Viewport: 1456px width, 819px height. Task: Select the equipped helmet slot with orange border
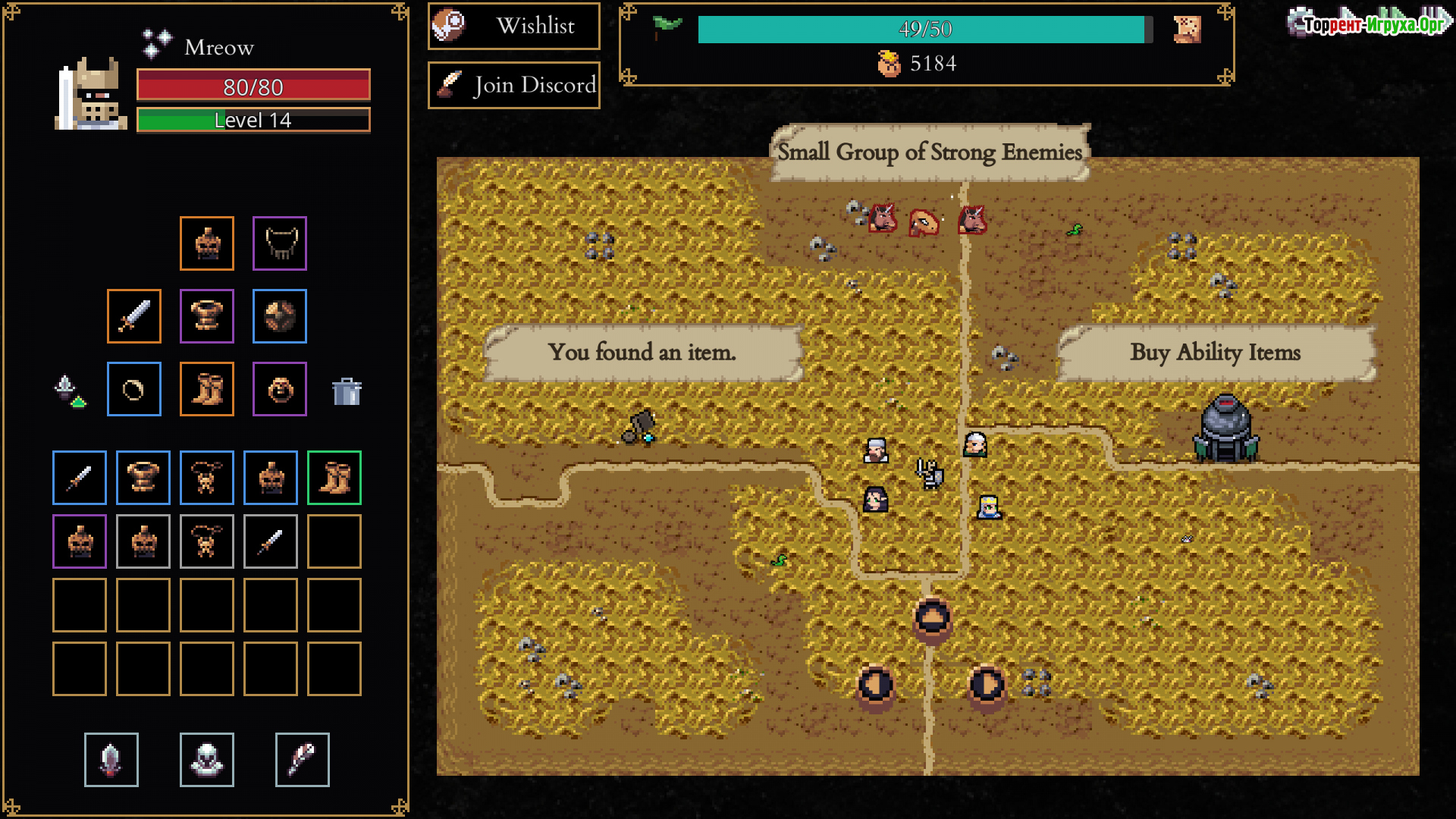coord(207,243)
